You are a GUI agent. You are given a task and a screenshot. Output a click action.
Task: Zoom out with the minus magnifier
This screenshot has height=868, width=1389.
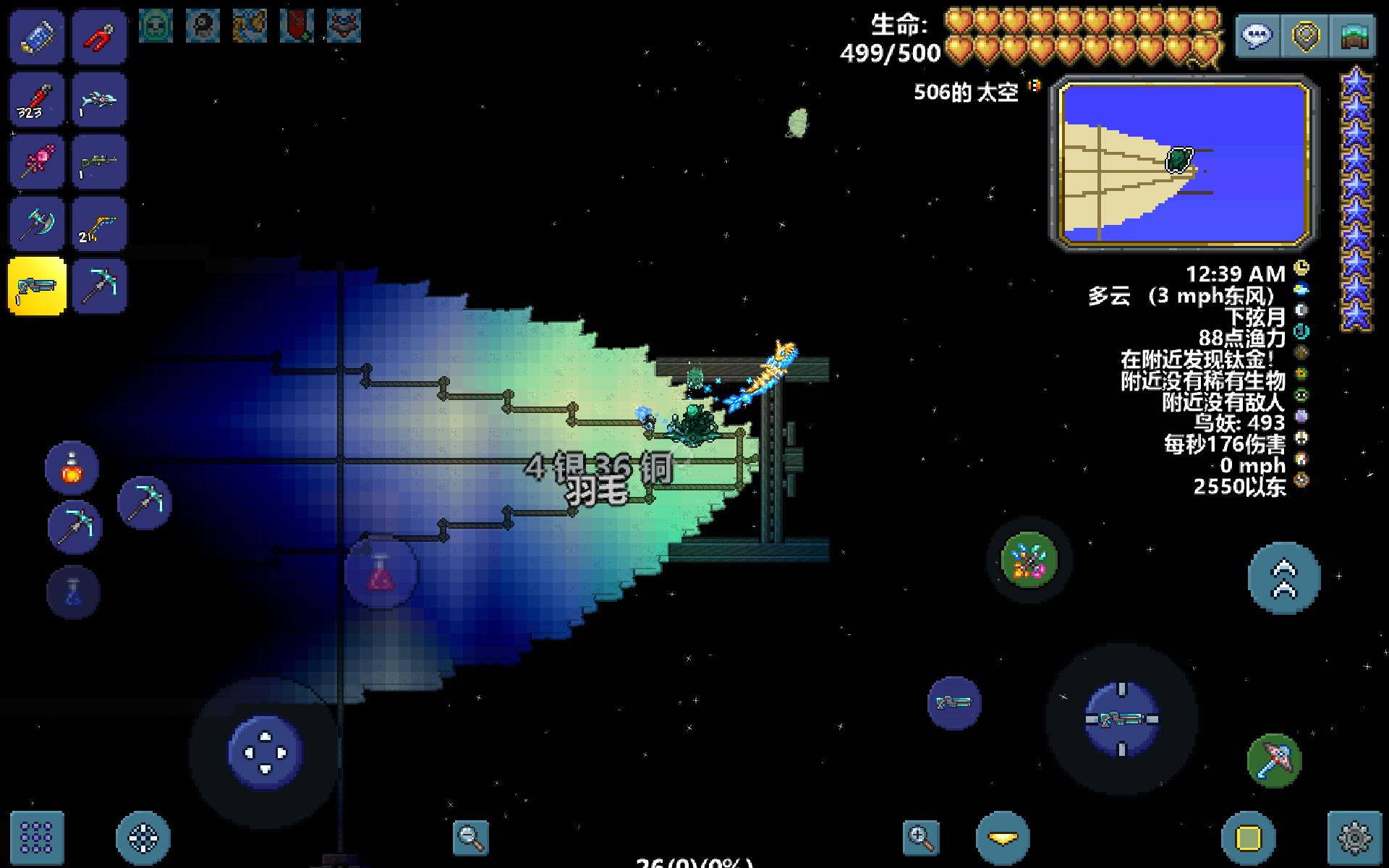point(470,838)
